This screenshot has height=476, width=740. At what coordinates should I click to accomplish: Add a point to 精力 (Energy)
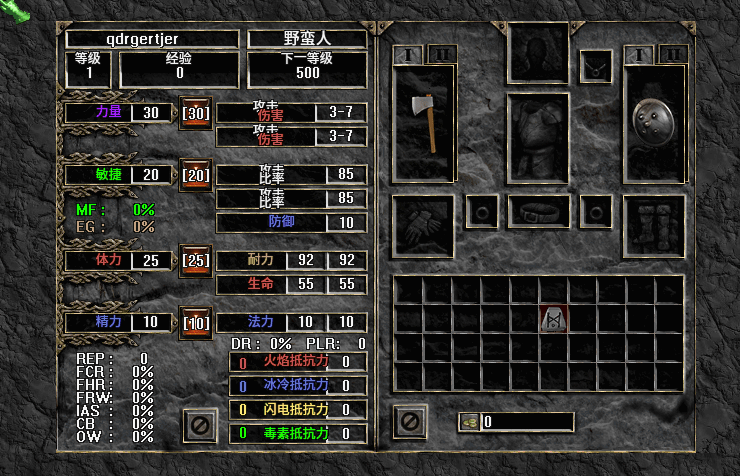click(x=193, y=322)
